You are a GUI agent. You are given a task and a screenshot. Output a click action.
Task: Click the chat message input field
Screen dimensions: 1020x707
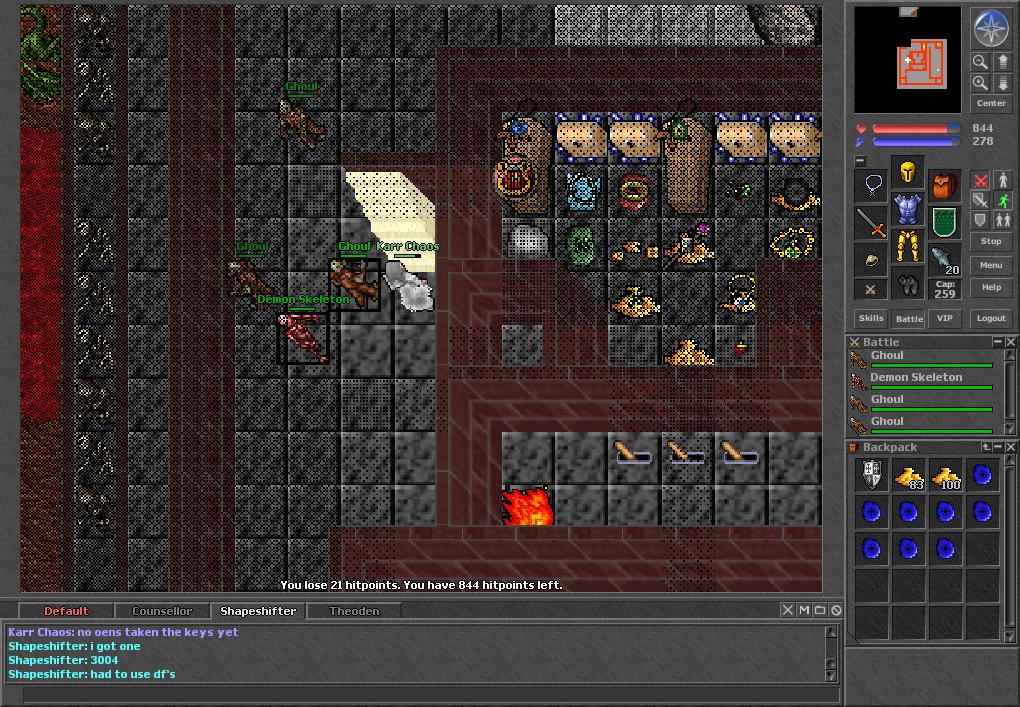coord(420,695)
